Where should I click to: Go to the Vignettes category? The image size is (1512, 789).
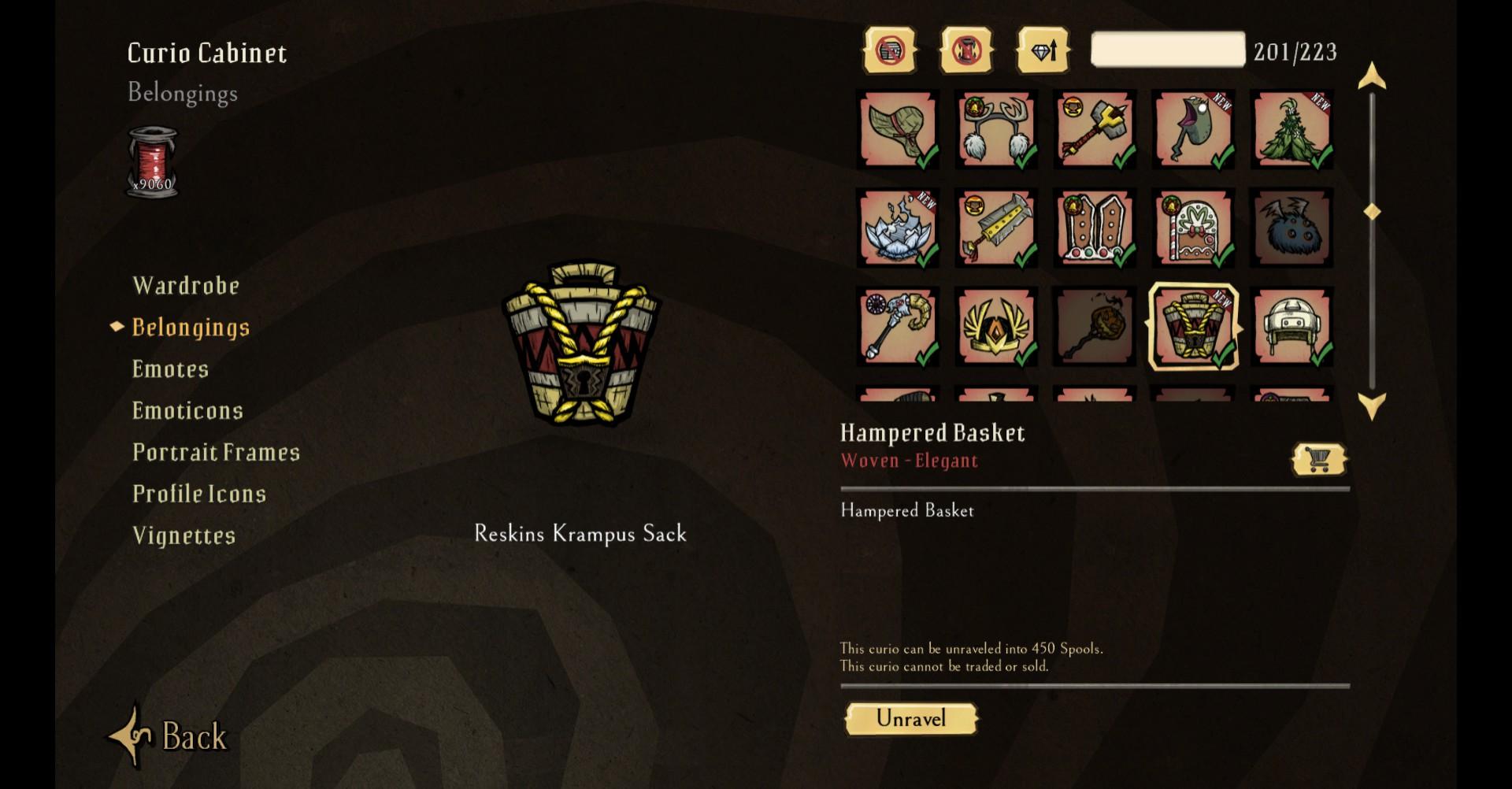(183, 535)
